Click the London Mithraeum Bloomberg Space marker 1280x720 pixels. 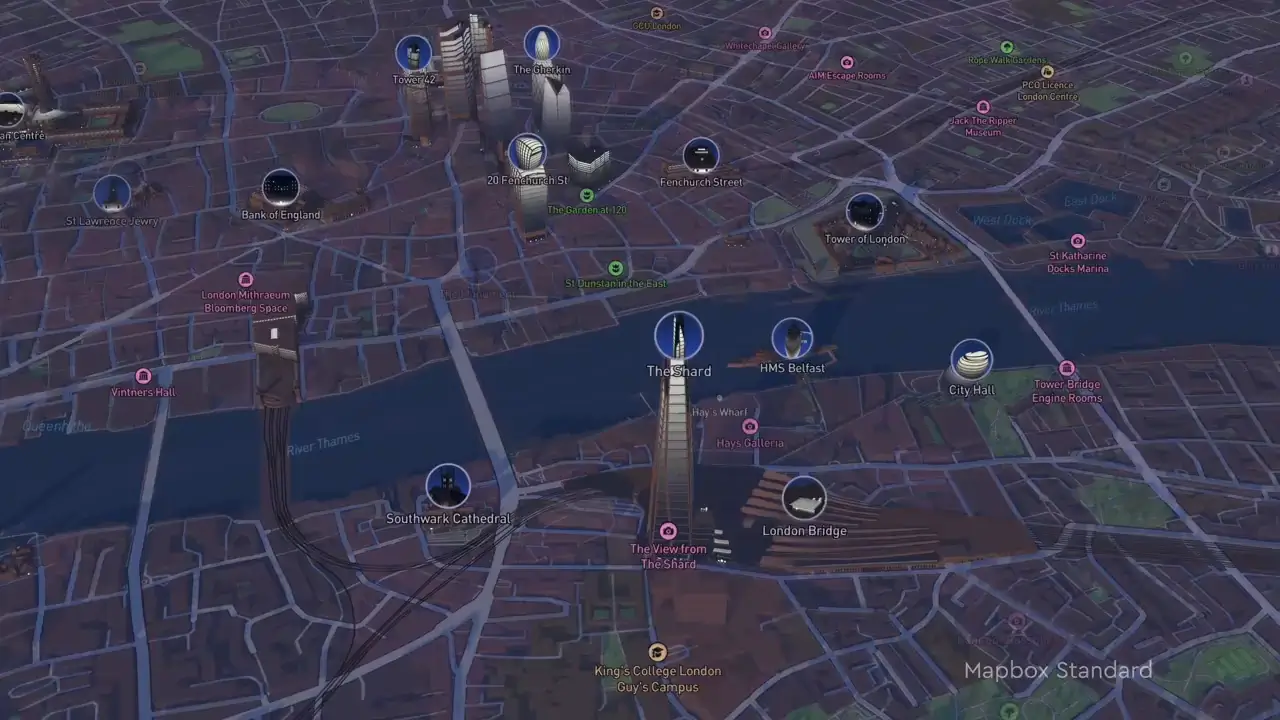point(245,279)
